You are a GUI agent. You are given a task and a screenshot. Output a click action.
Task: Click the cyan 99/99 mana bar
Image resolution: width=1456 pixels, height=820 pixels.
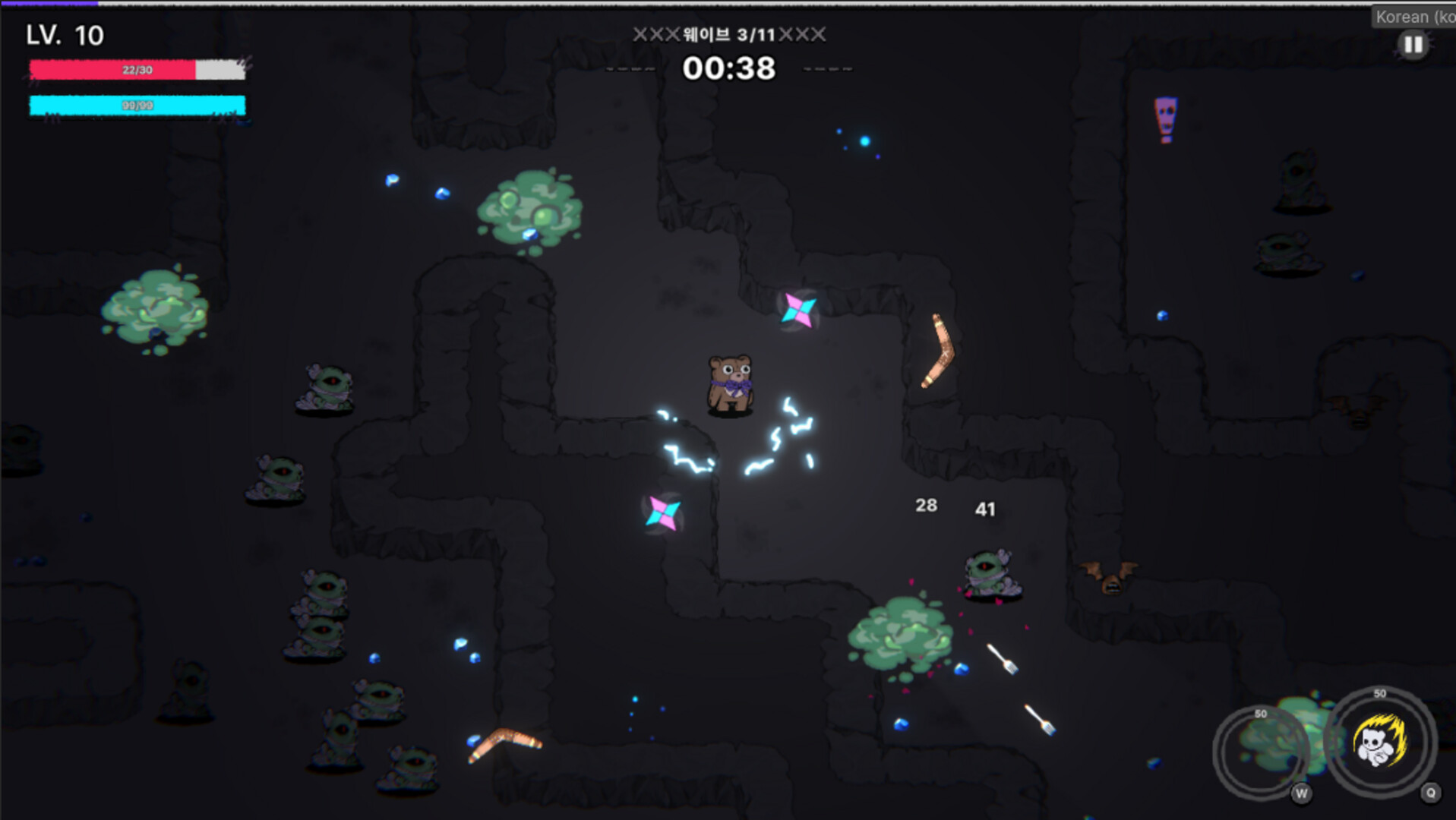tap(137, 106)
